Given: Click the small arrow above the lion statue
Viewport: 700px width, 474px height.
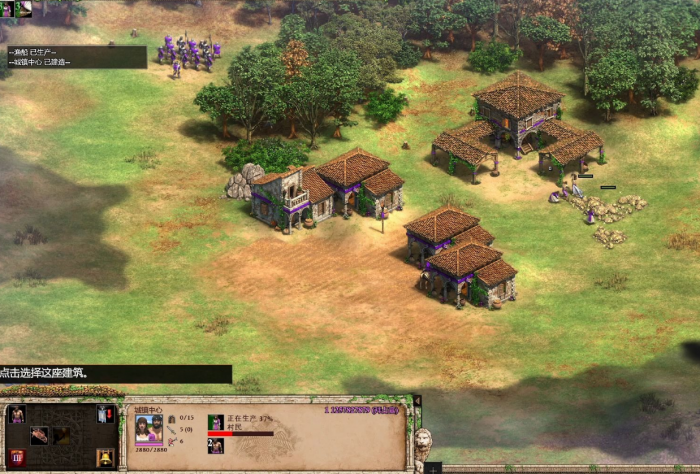Looking at the screenshot, I should tap(417, 401).
